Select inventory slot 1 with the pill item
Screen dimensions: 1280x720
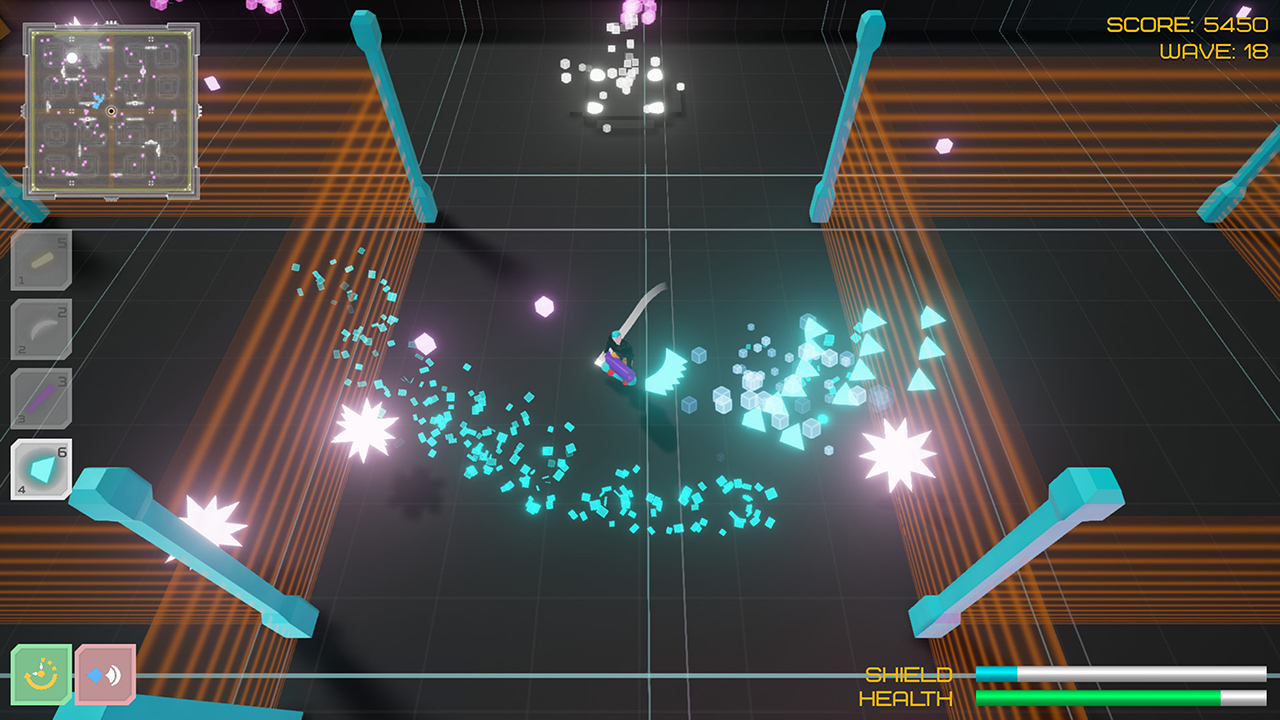click(x=40, y=260)
